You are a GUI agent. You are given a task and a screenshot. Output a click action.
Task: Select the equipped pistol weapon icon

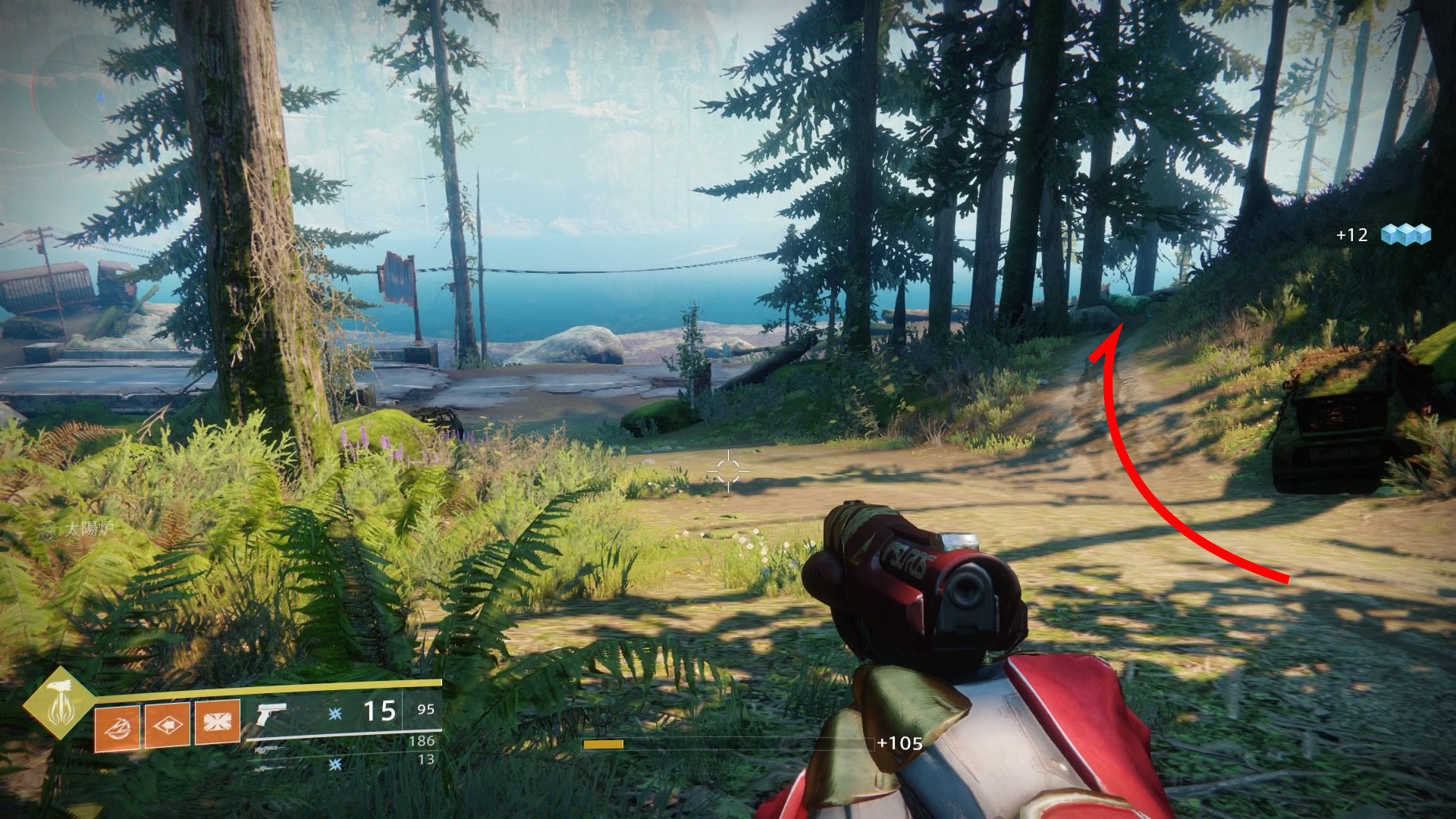pyautogui.click(x=270, y=713)
